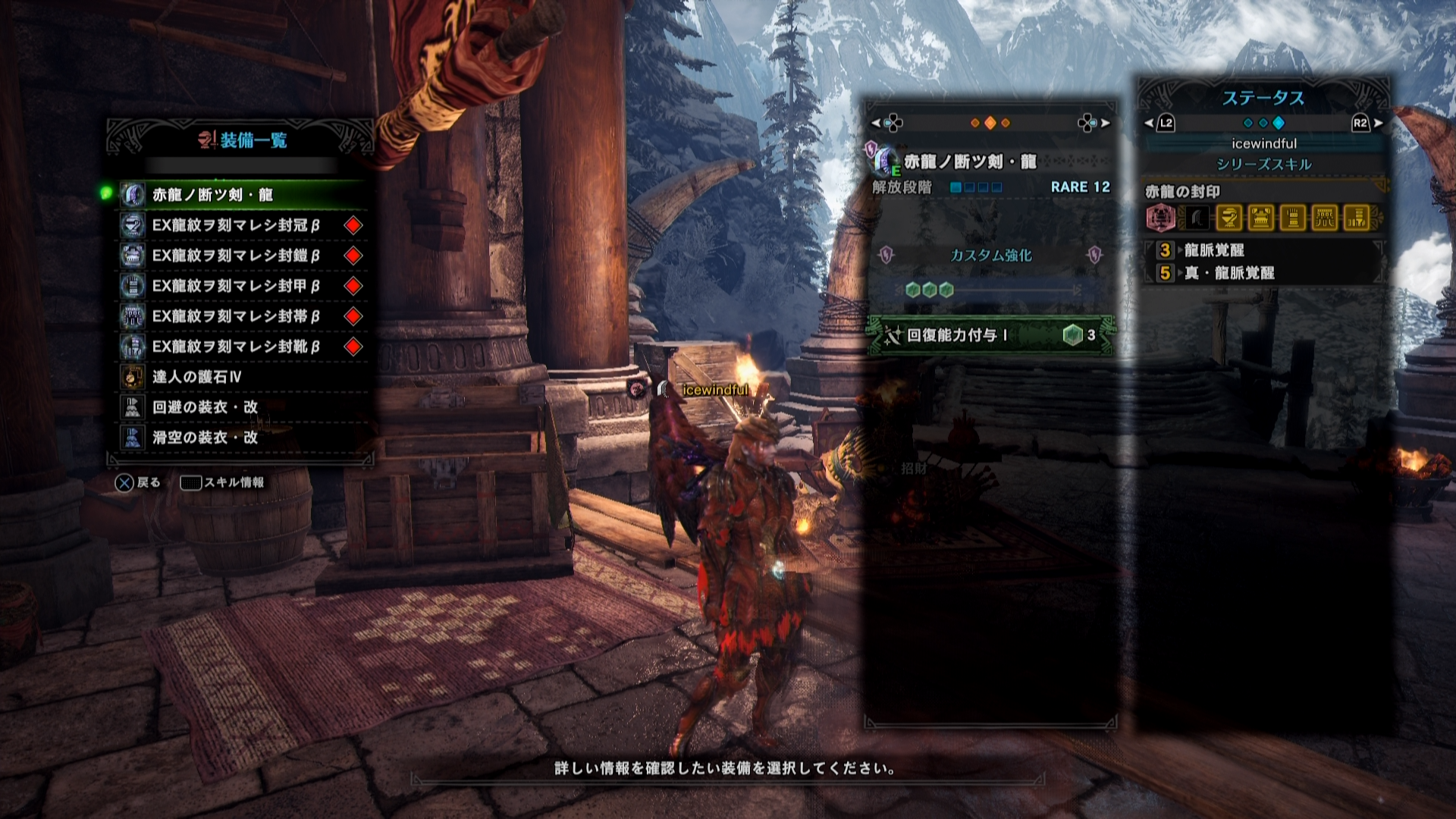This screenshot has width=1456, height=819.
Task: Choose EX龍紋ヲ刻マレシ封冠β helmet row
Action: (243, 225)
